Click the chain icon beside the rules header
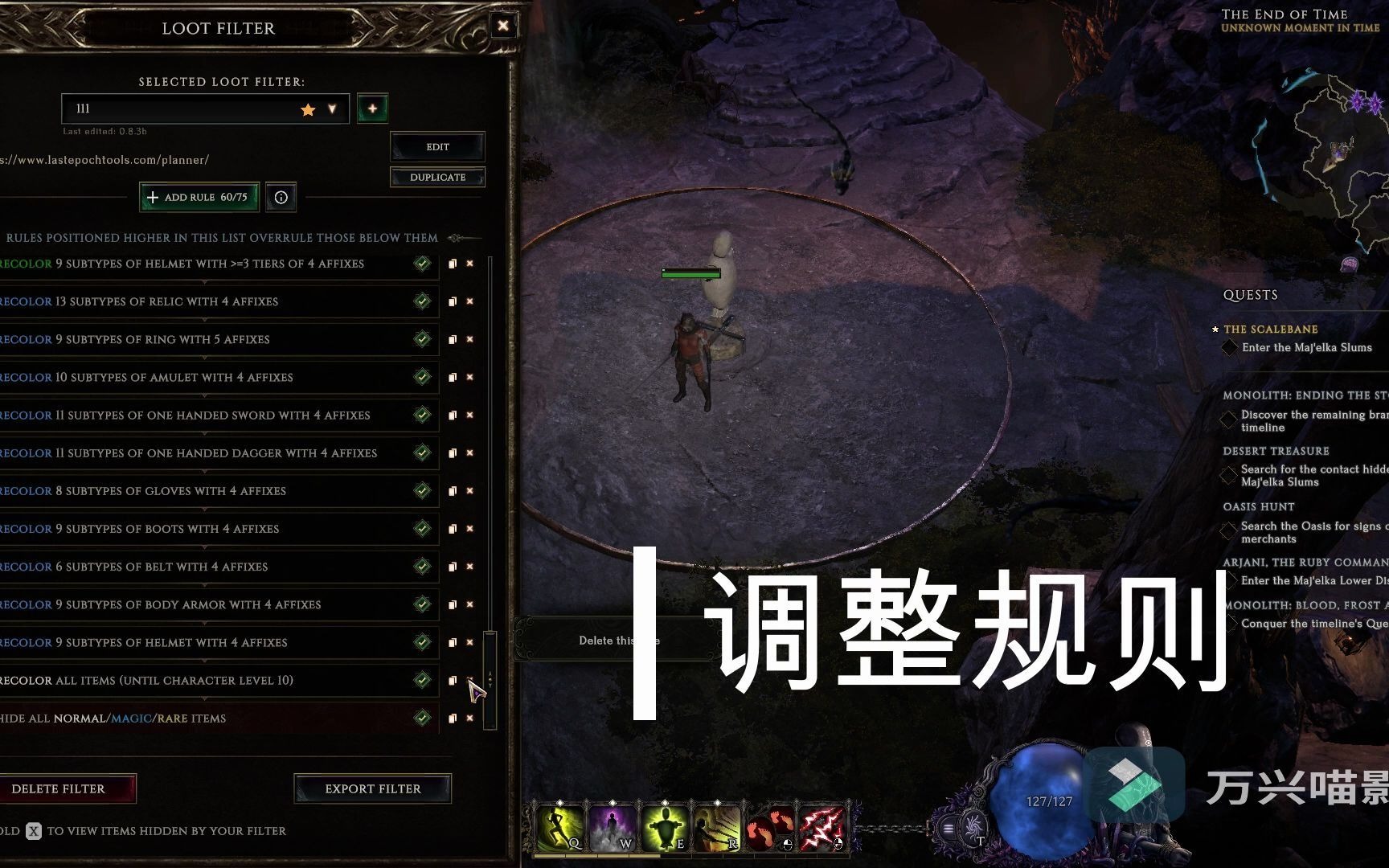 (457, 238)
